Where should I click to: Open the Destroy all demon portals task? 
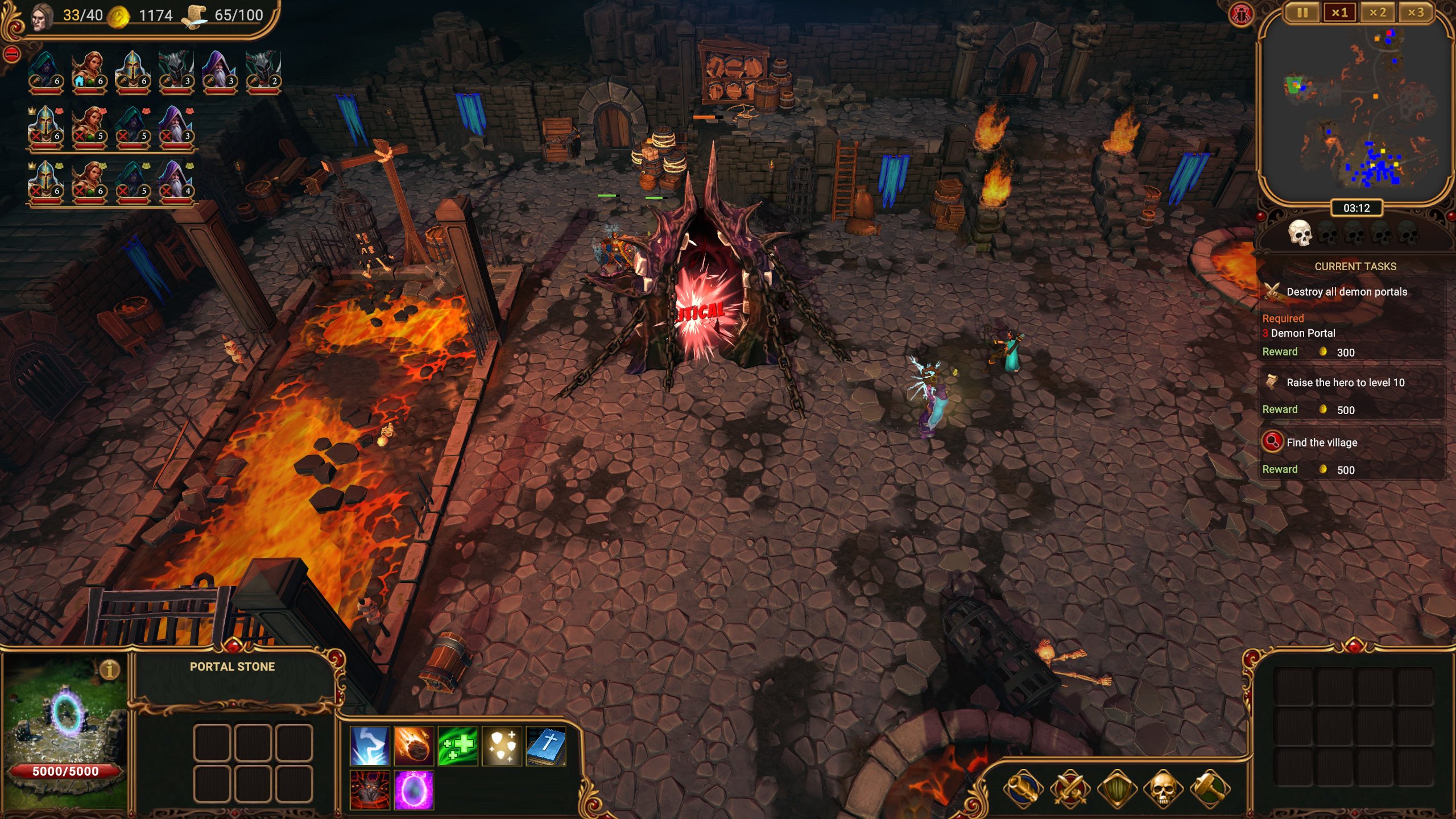[1346, 292]
